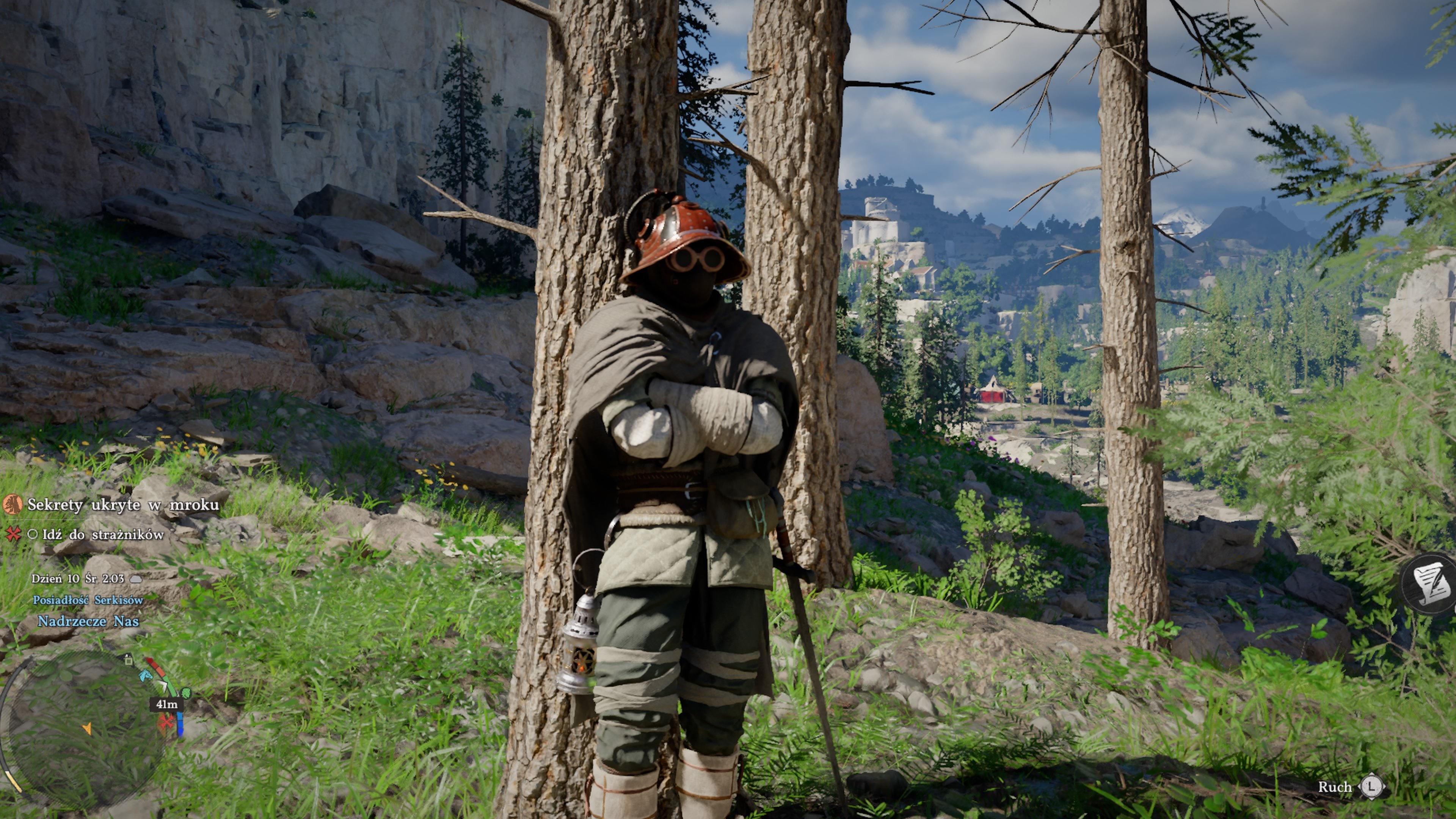Screen dimensions: 1456x819
Task: Open the circular minimap
Action: [x=85, y=729]
